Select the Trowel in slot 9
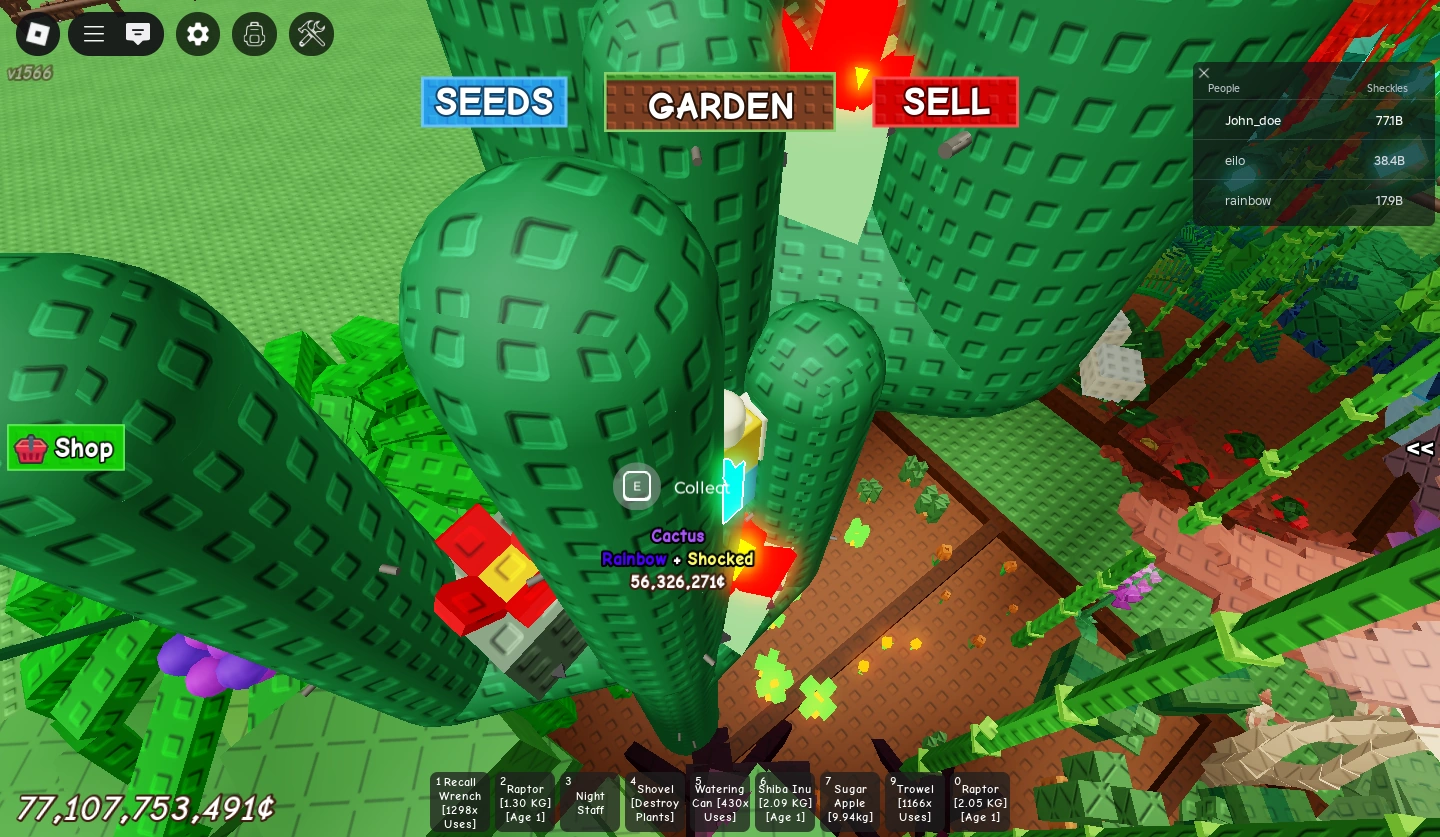Viewport: 1440px width, 837px height. tap(914, 800)
